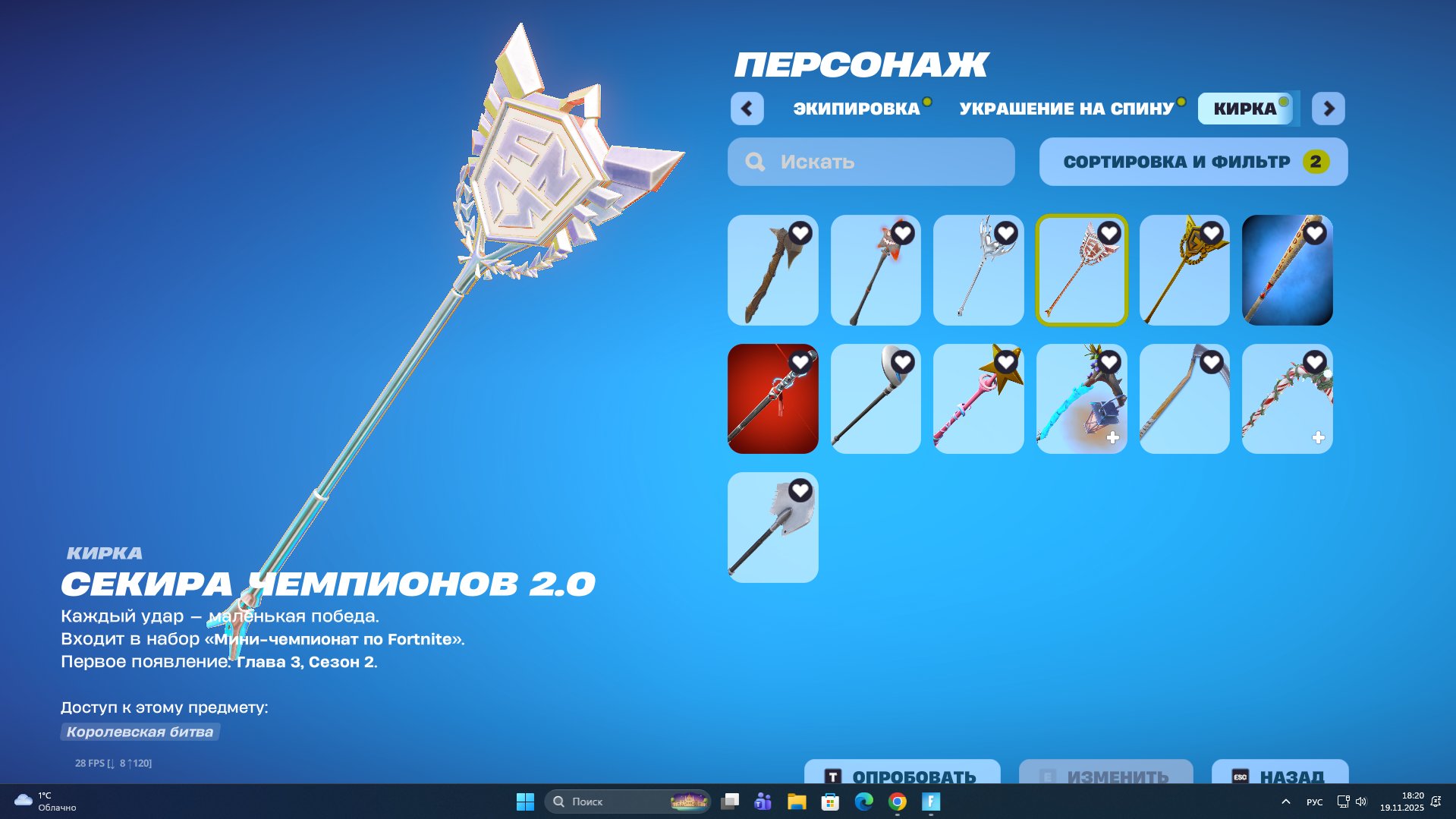Click the volume icon in the system tray

point(1360,802)
